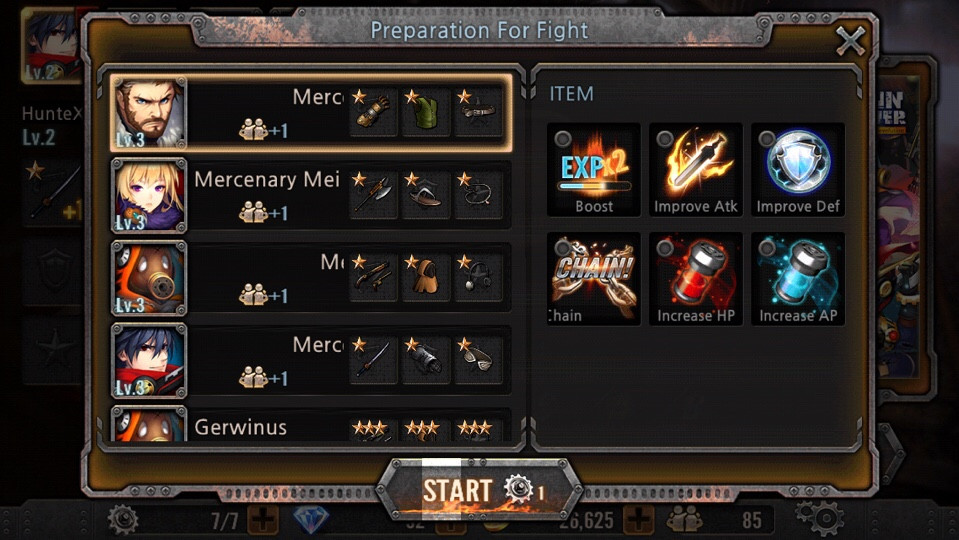Inspect the eyeglasses accessory slot
Image resolution: width=959 pixels, height=540 pixels.
pos(479,359)
